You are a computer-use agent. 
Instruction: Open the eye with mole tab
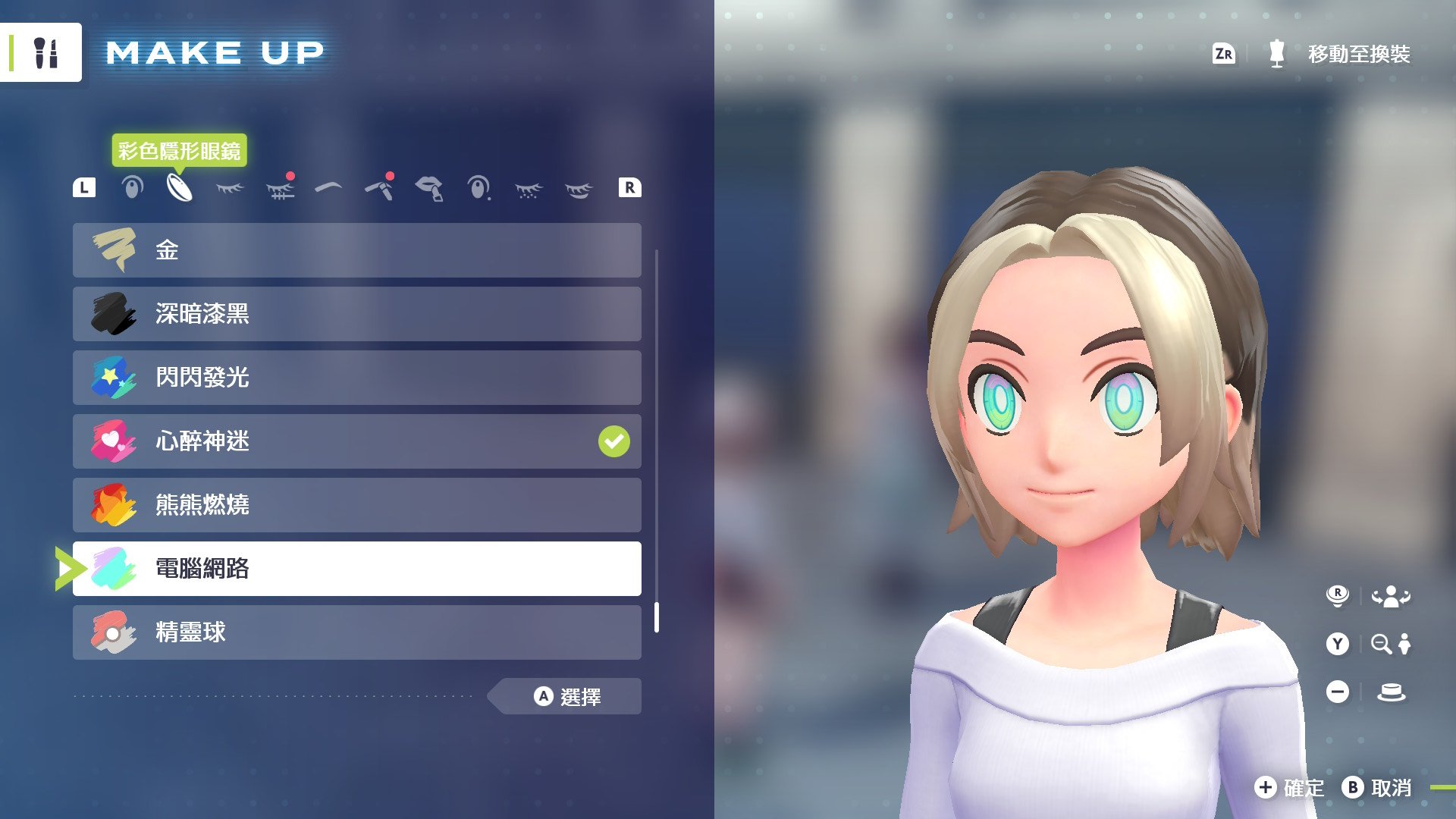coord(479,187)
